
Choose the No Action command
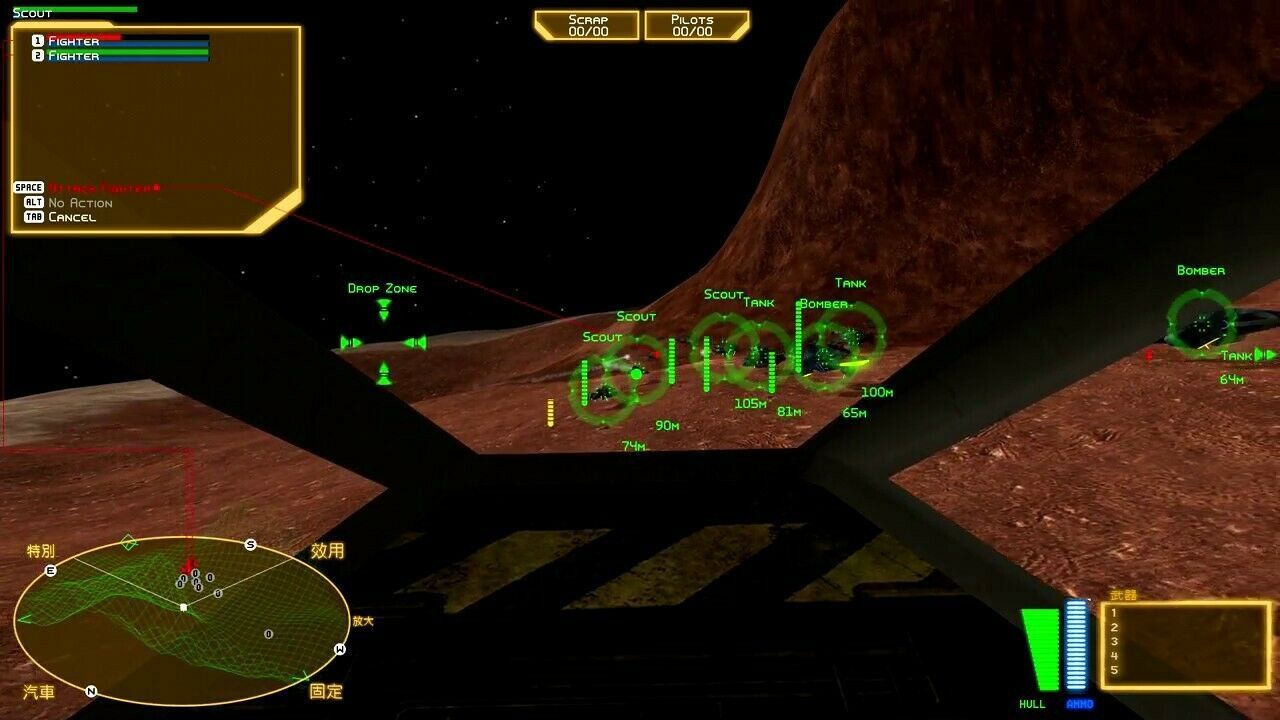[x=80, y=203]
